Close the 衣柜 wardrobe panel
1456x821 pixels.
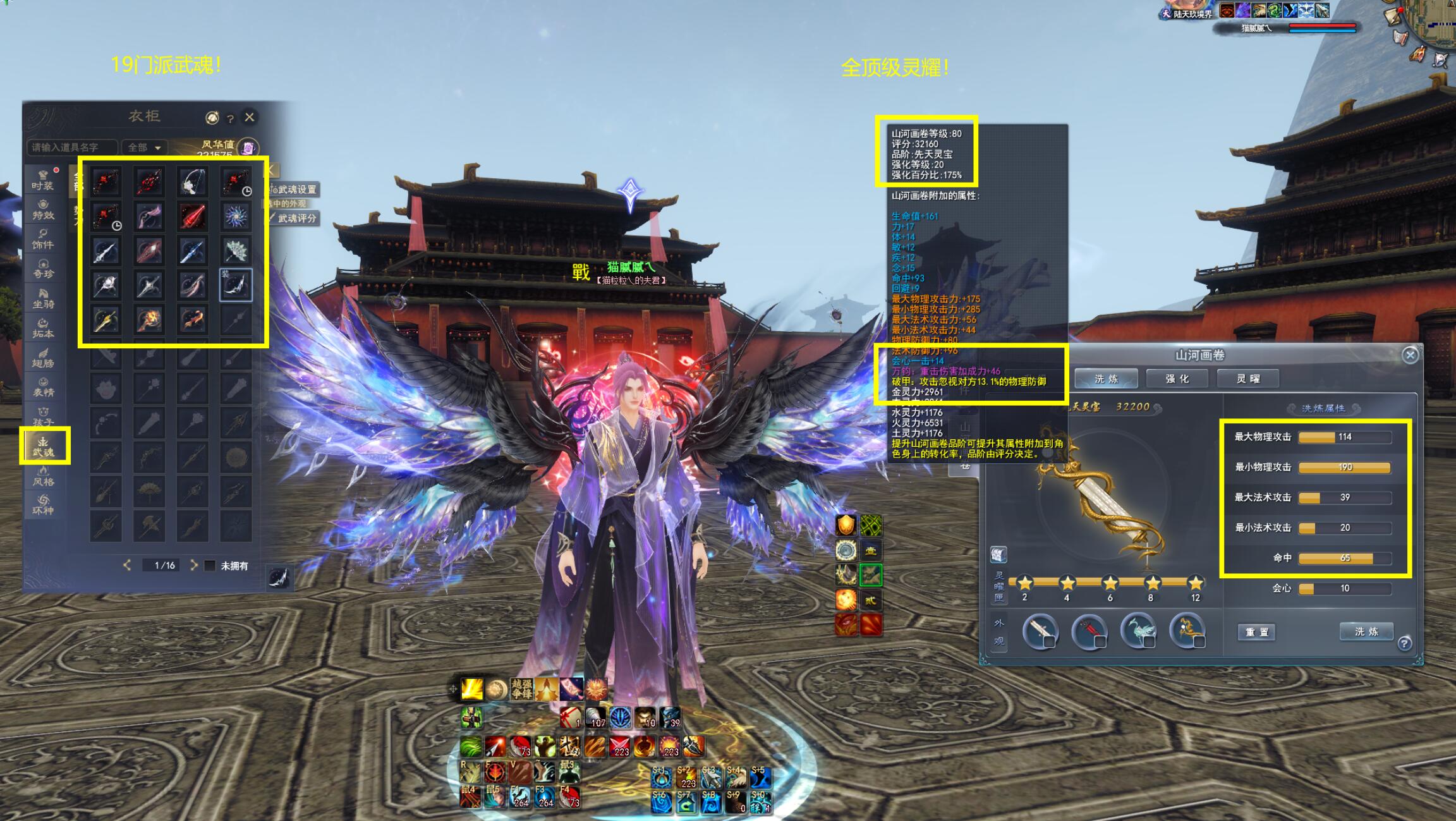250,117
